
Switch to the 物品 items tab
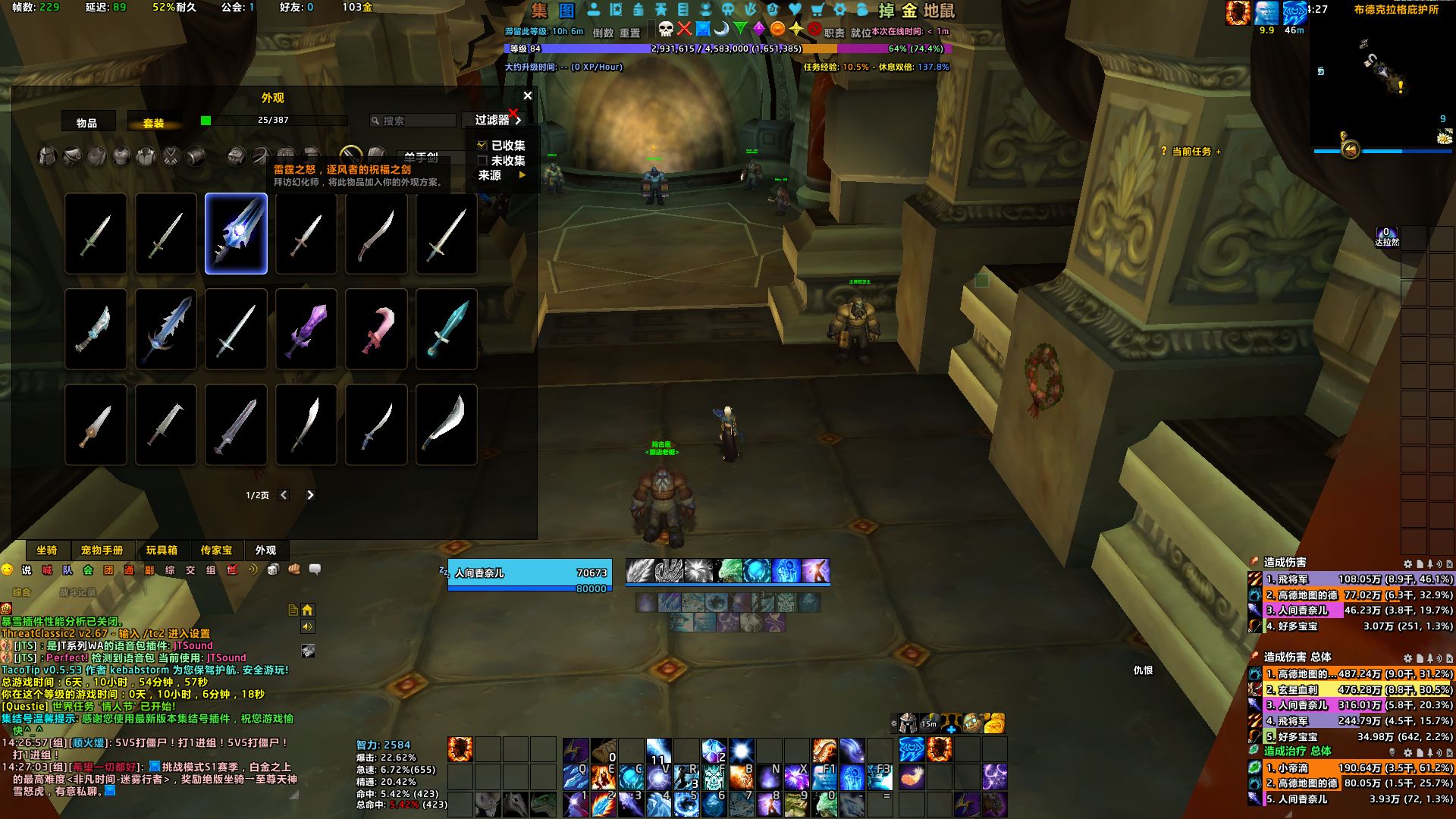tap(87, 123)
